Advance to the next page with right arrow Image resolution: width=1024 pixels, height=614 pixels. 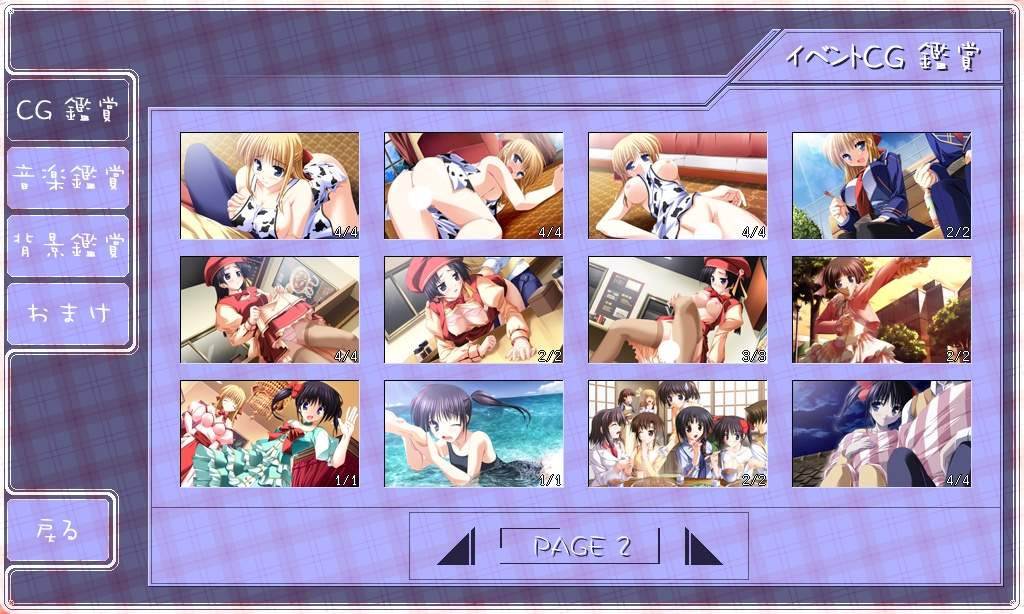point(702,547)
